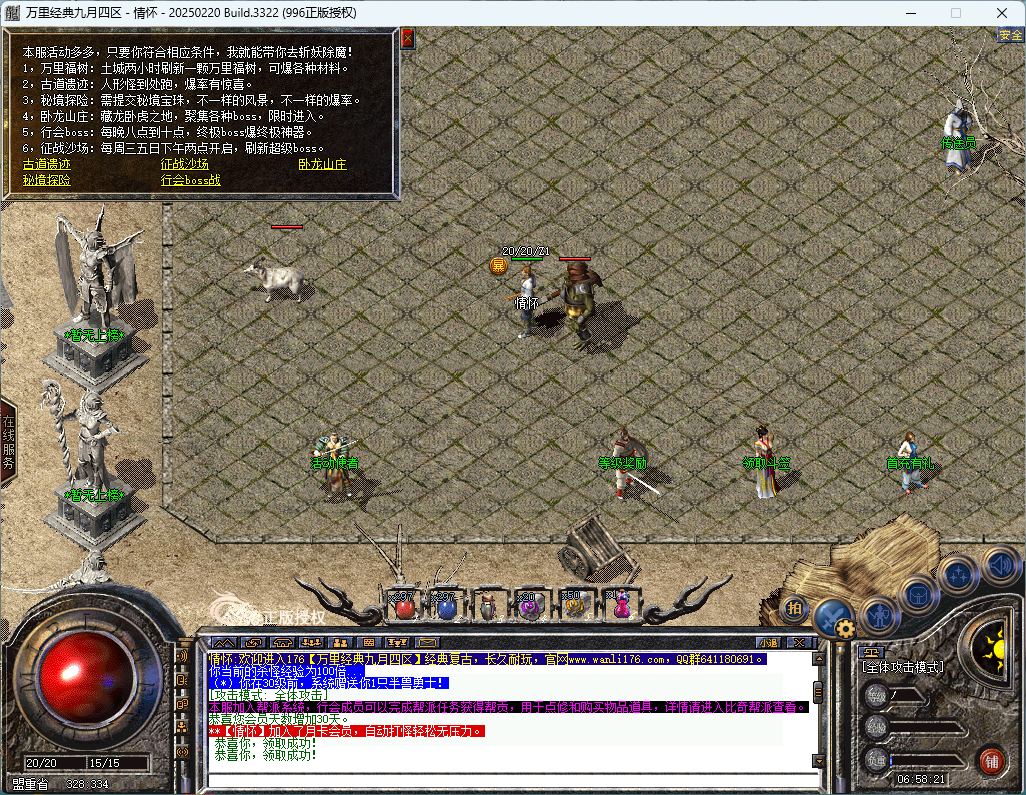Use the blue mana potion slot
Viewport: 1026px width, 795px height.
[447, 606]
